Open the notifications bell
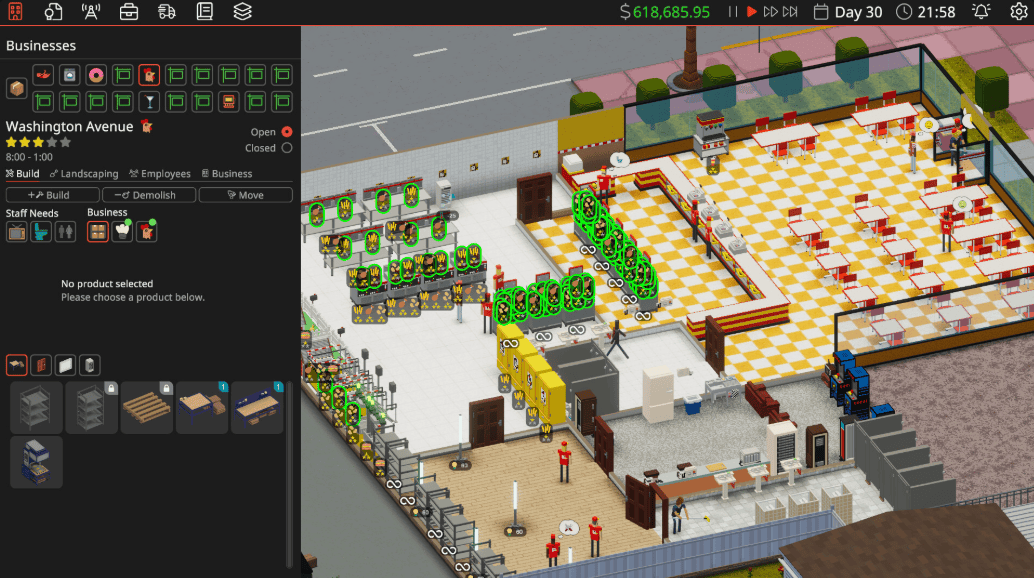 click(x=981, y=12)
